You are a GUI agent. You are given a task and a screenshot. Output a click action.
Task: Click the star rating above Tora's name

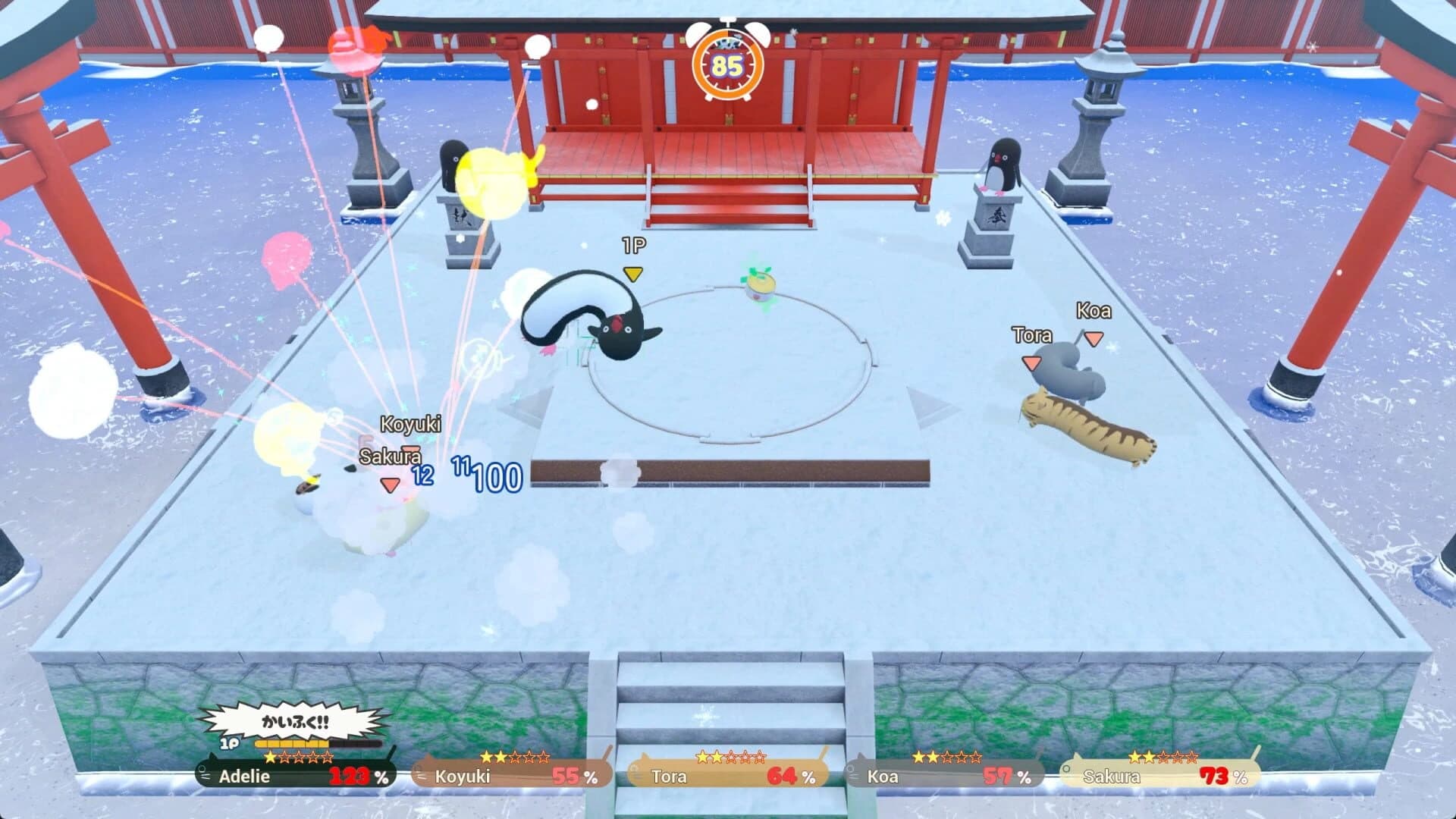732,756
